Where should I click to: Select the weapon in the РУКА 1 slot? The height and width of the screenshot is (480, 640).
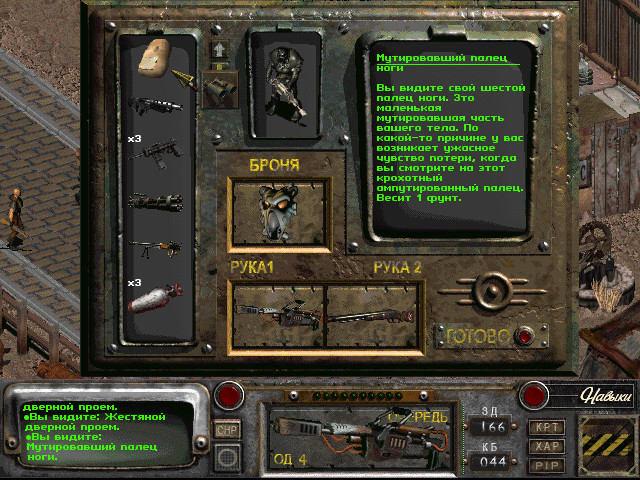click(277, 312)
